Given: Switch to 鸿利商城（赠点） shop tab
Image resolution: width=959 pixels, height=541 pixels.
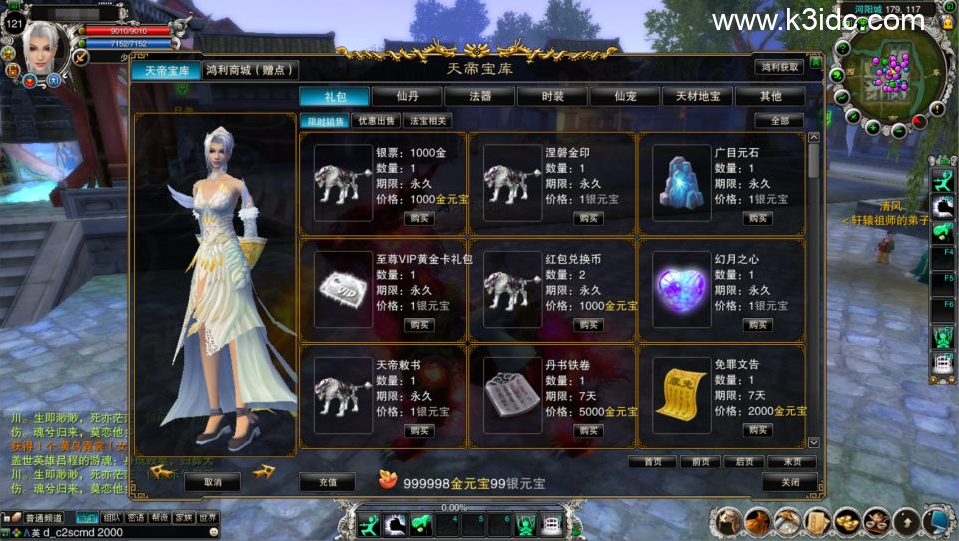Looking at the screenshot, I should coord(250,70).
